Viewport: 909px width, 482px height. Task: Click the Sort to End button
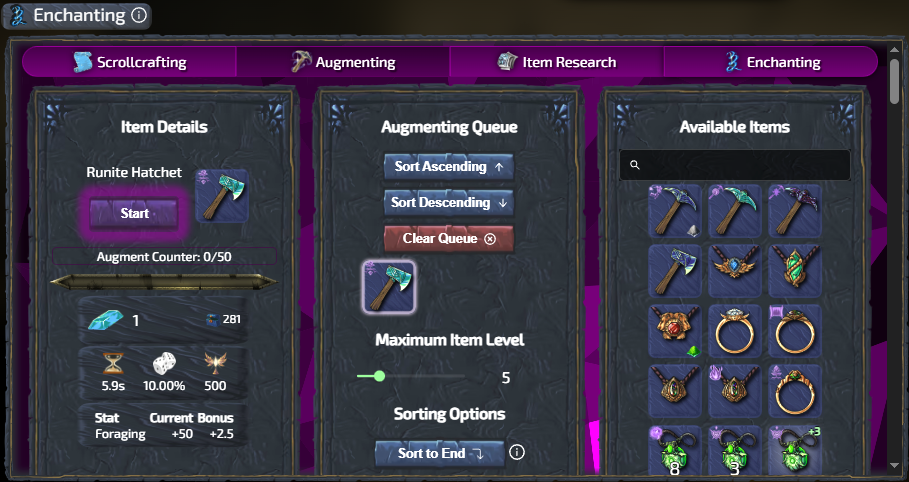440,453
